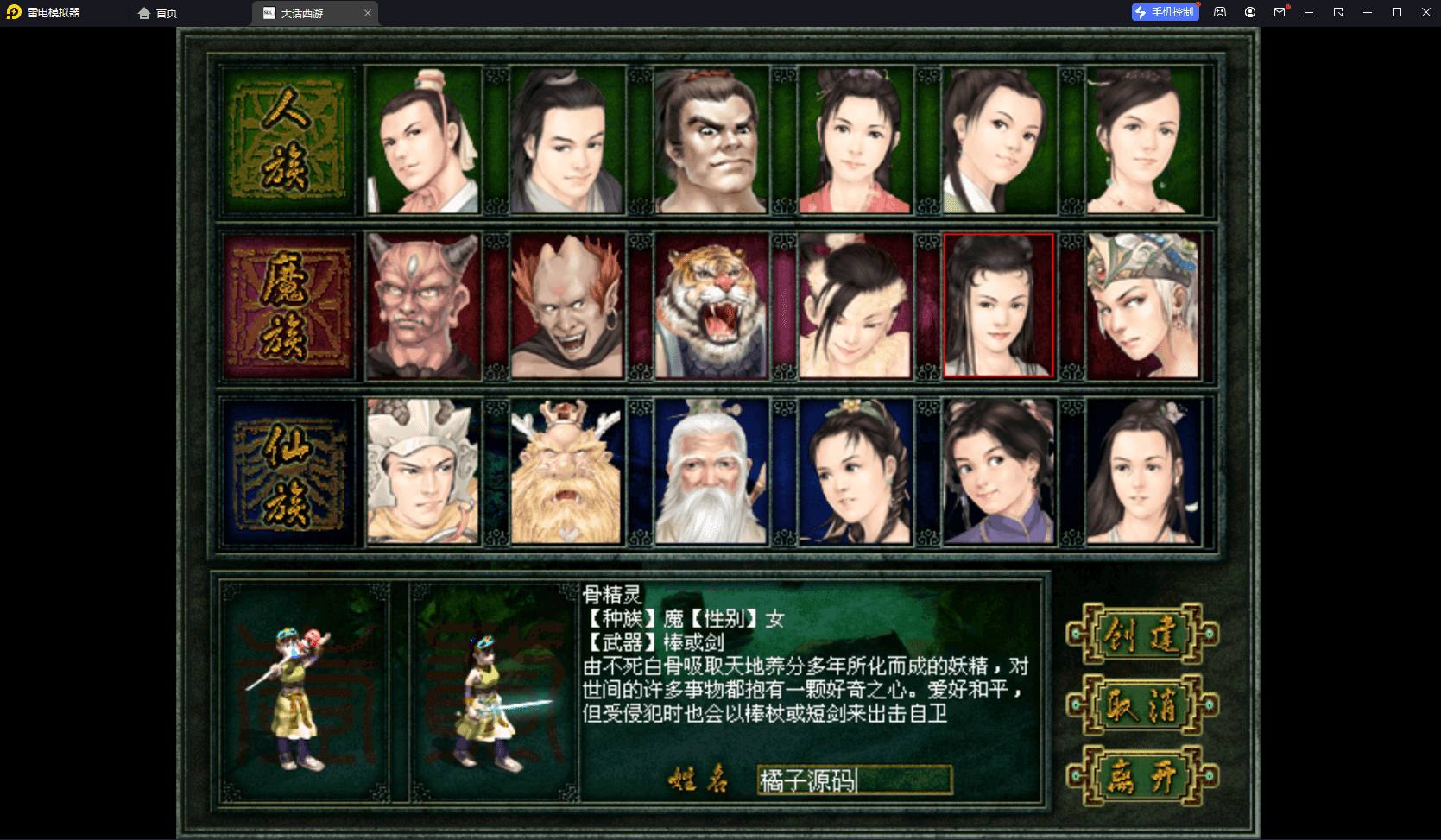Switch to the 大话西游 game tab
This screenshot has height=840, width=1441.
tap(302, 13)
